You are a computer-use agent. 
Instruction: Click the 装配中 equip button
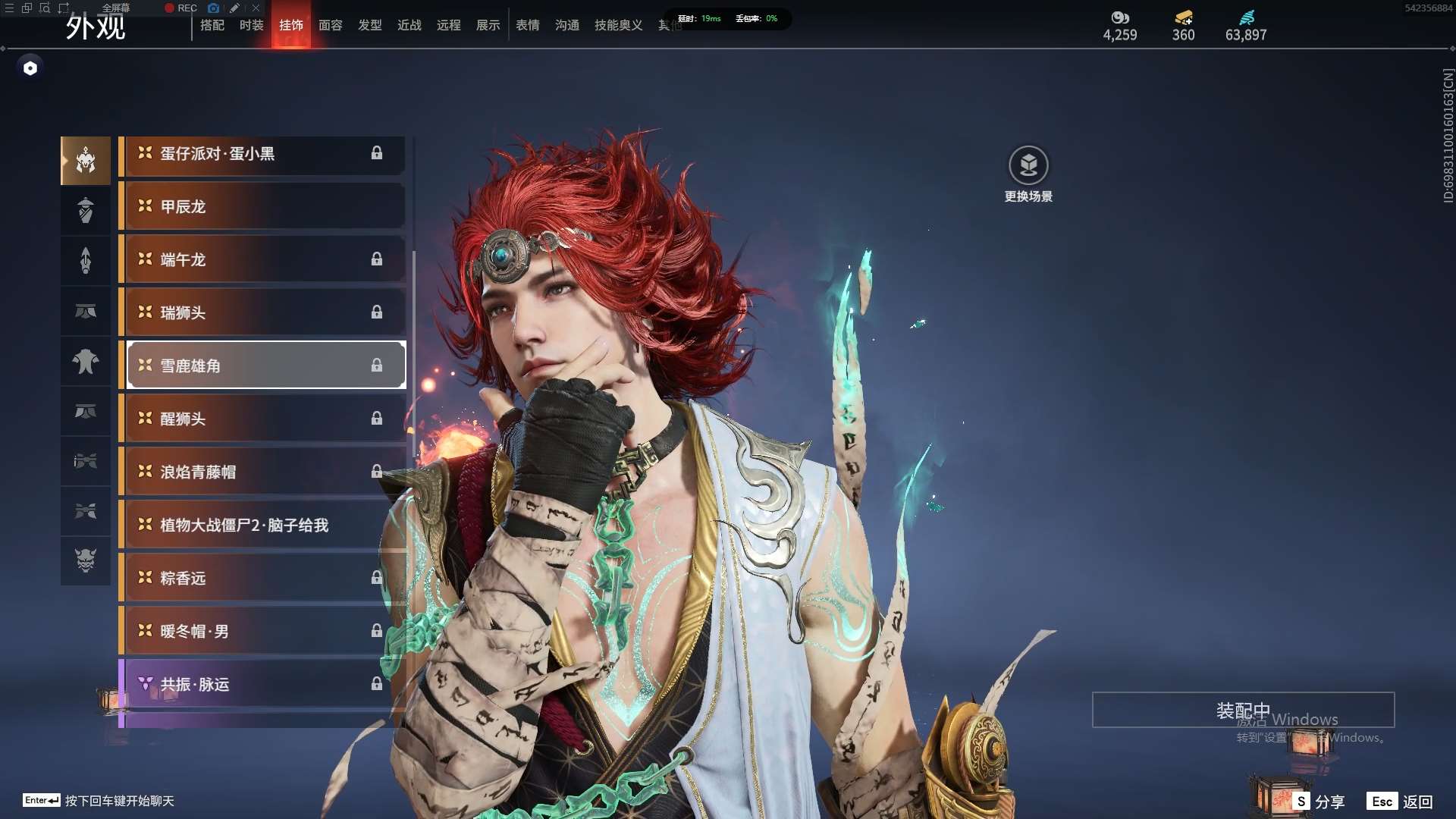[1243, 710]
